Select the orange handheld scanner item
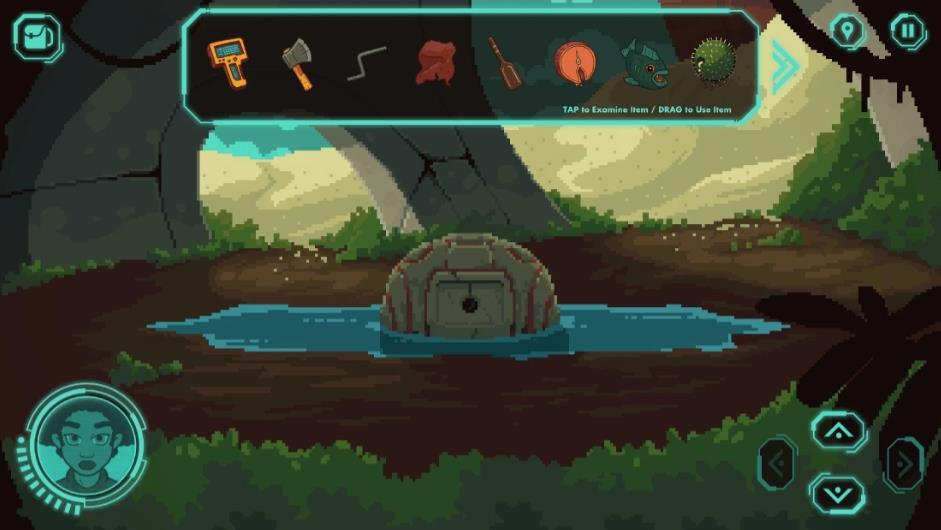Image resolution: width=941 pixels, height=530 pixels. [228, 62]
